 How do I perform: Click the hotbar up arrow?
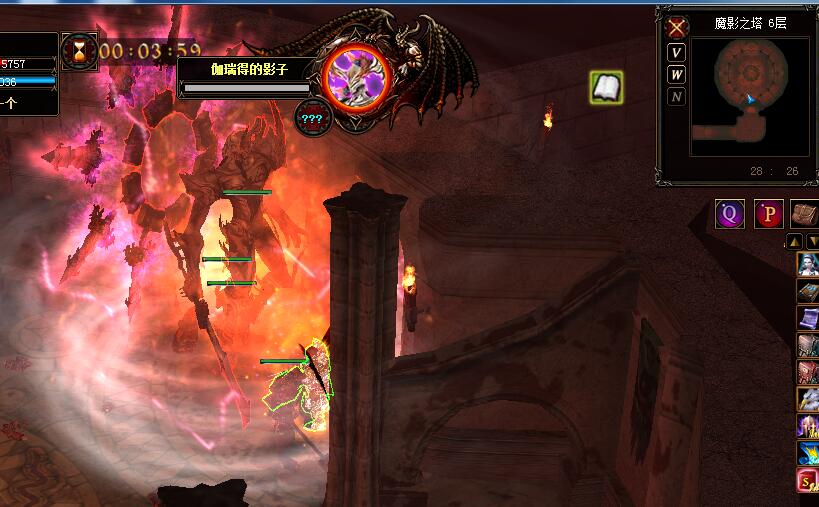point(793,241)
